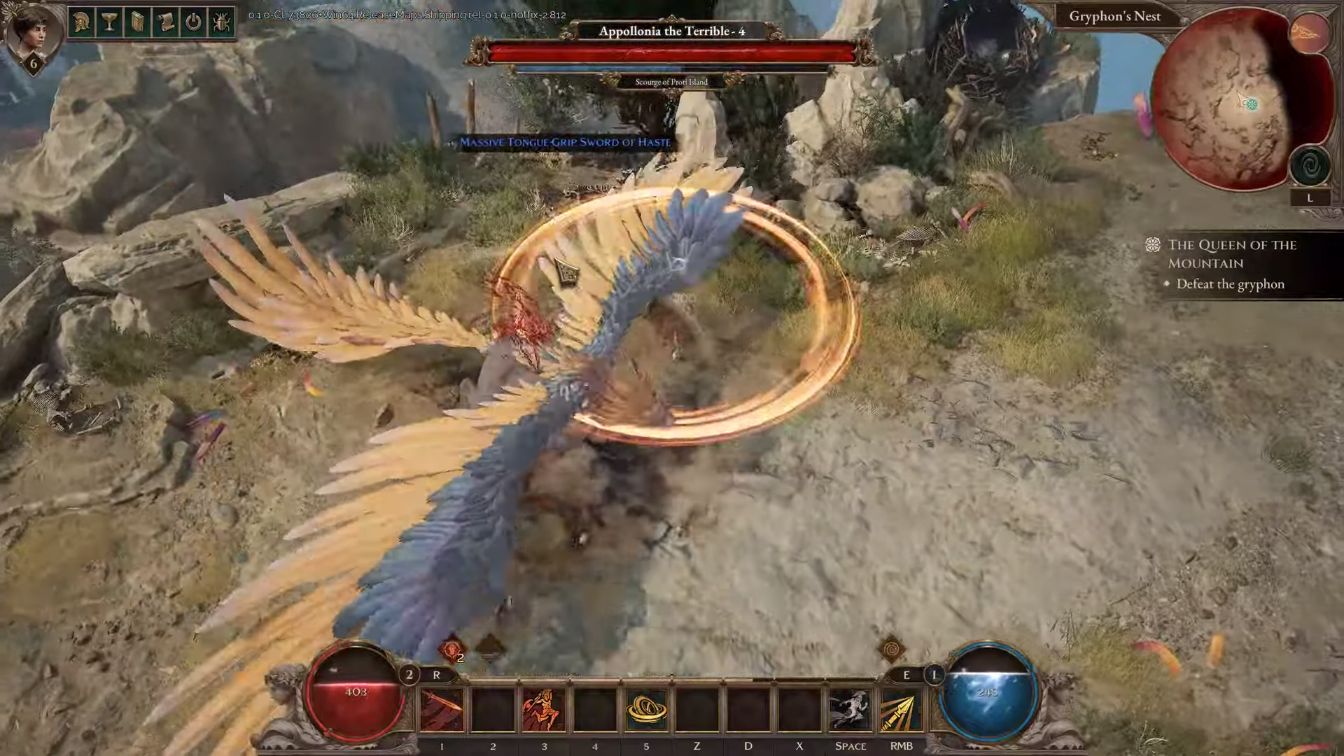Click the red buff status icon above the hotbar
This screenshot has width=1344, height=756.
451,650
